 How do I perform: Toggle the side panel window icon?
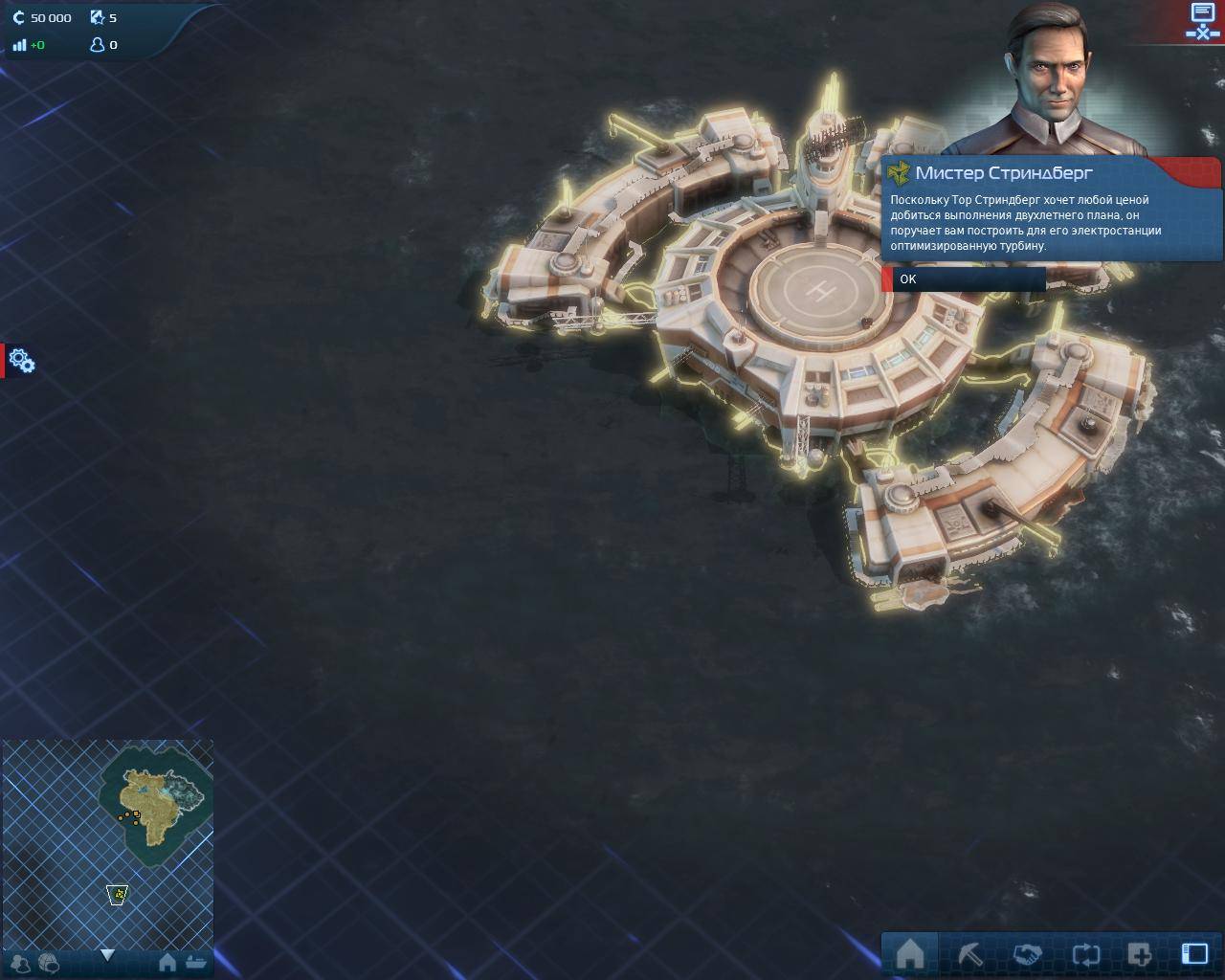(1194, 954)
